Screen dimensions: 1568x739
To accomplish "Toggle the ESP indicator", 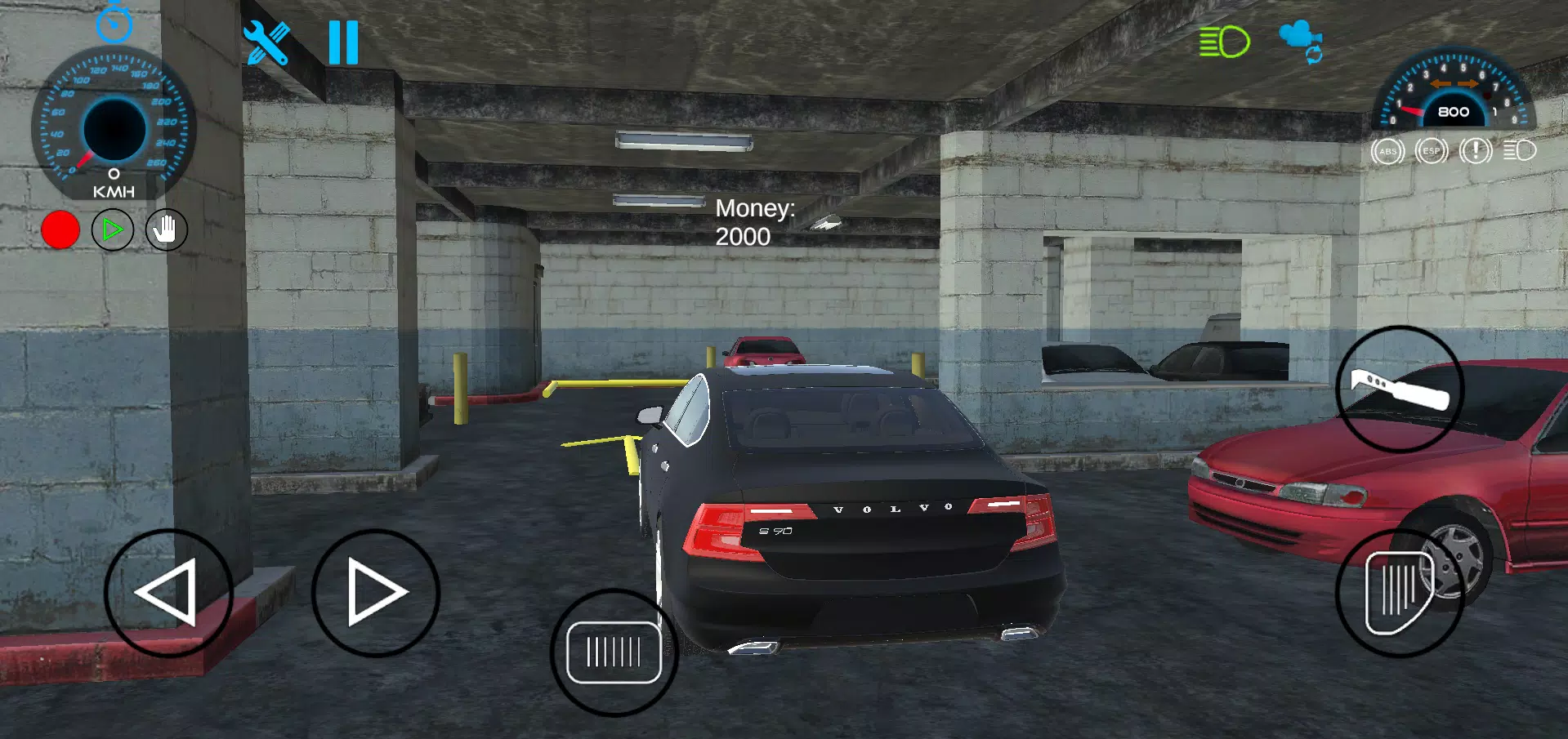I will pyautogui.click(x=1430, y=150).
